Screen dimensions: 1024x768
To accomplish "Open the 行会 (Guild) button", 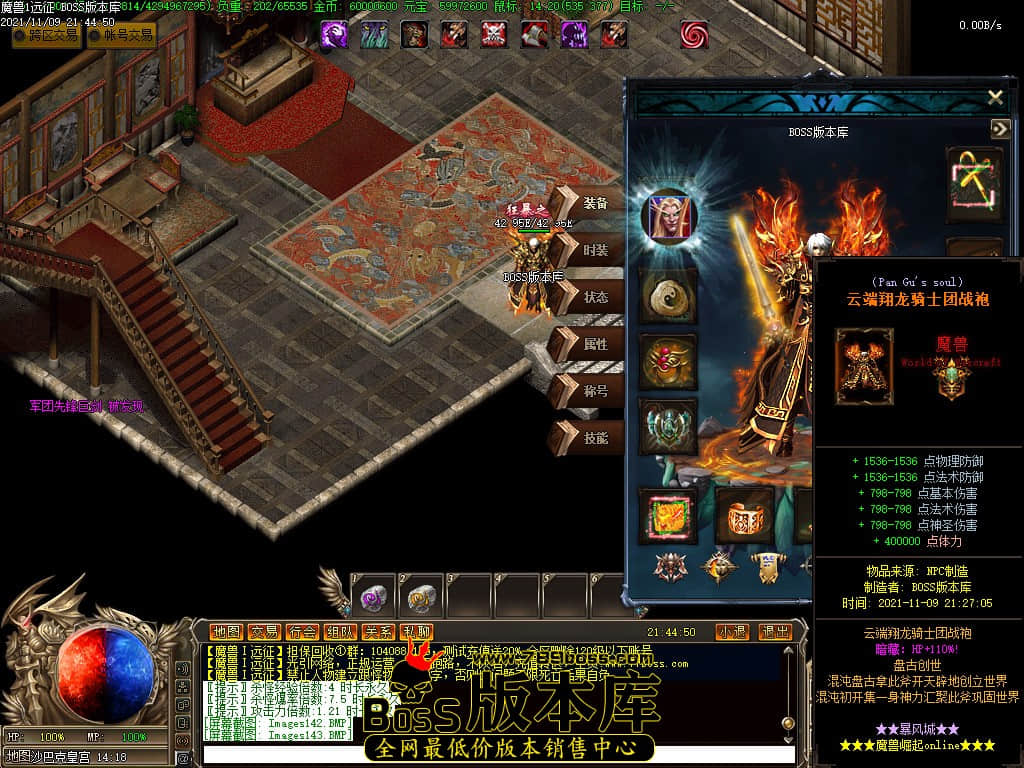I will tap(302, 632).
